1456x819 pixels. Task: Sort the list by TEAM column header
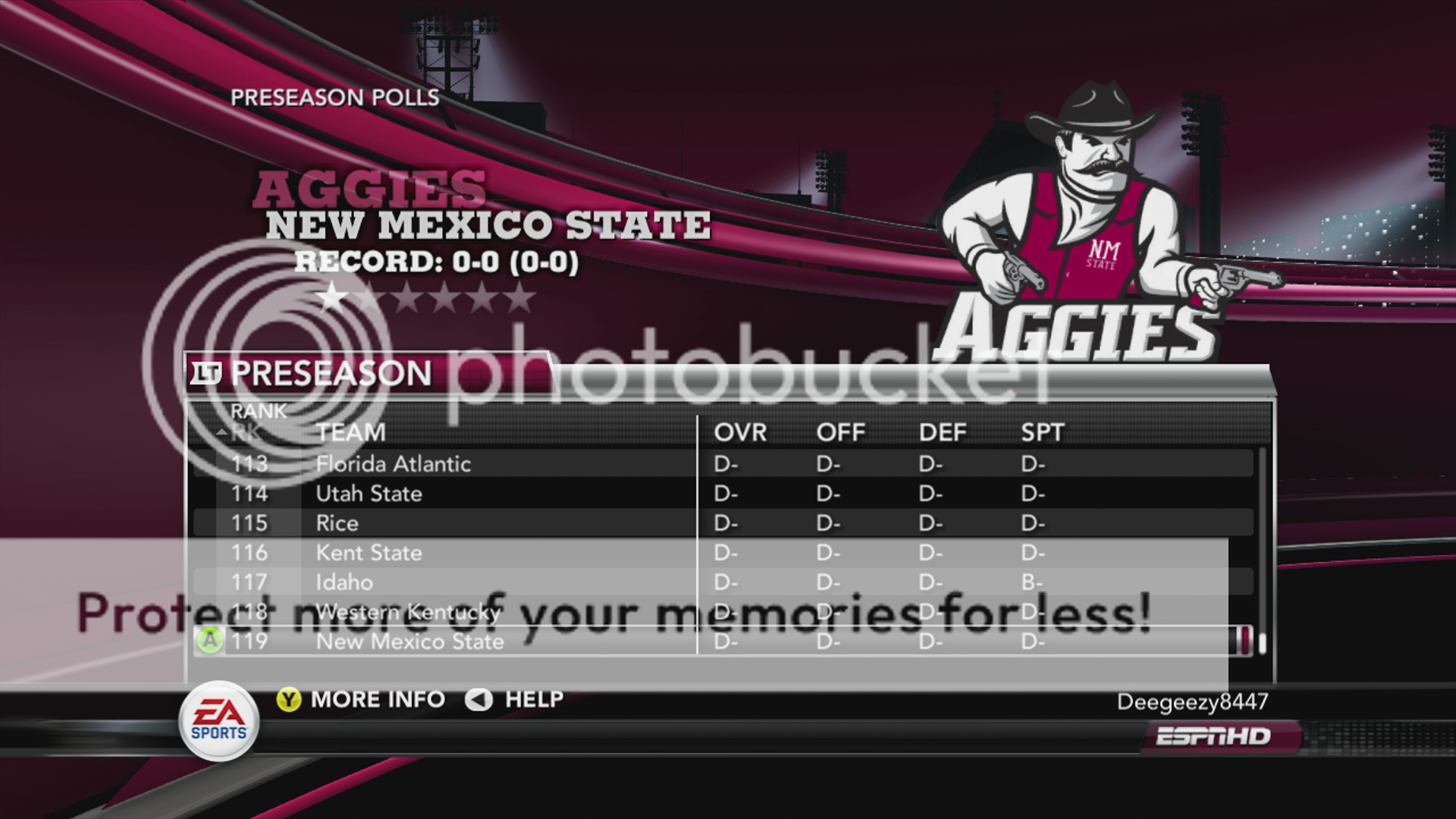351,432
